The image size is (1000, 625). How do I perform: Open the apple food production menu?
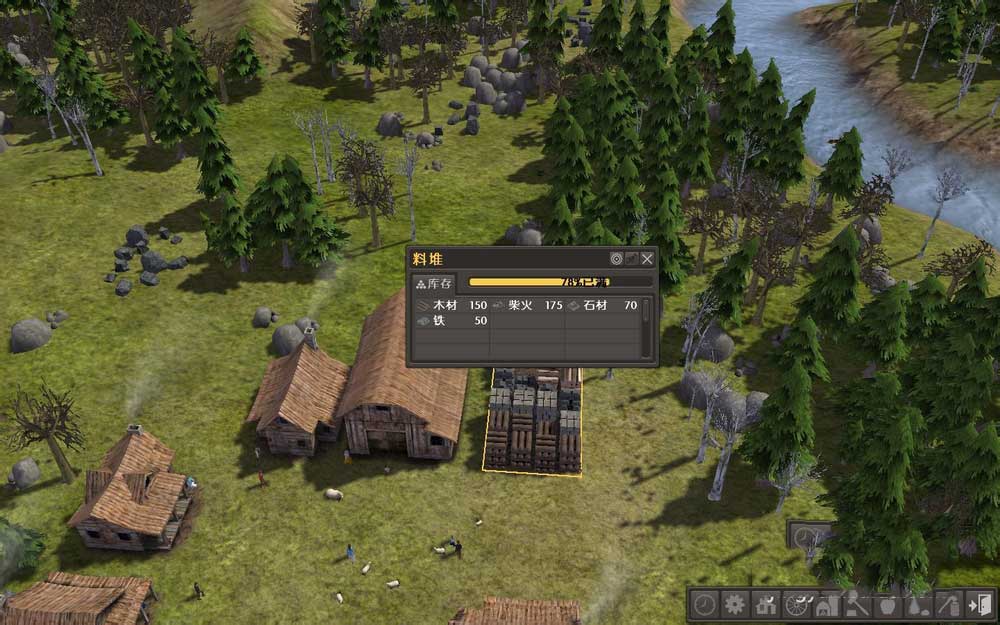tap(887, 604)
